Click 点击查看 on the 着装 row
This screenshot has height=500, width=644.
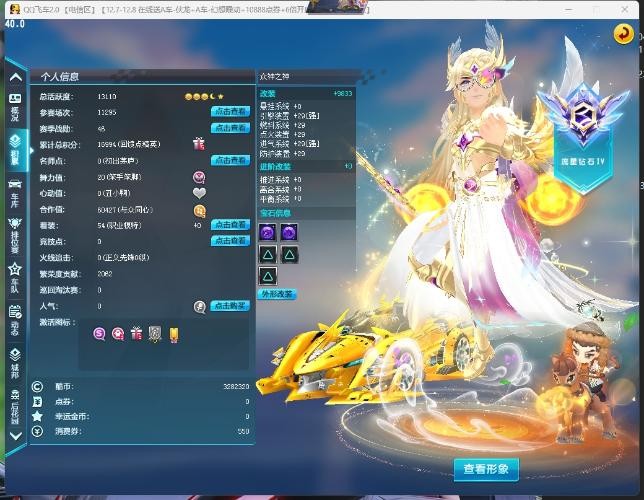coord(230,225)
